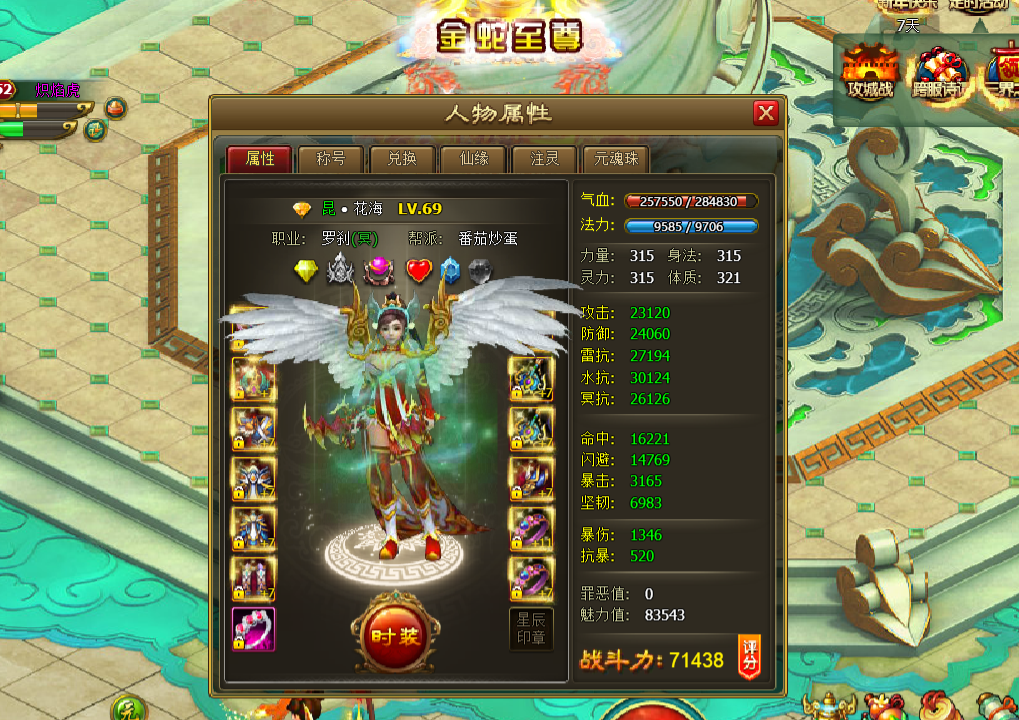Click the orange food bowl pet icon
Screen dimensions: 1019x720
click(x=116, y=106)
